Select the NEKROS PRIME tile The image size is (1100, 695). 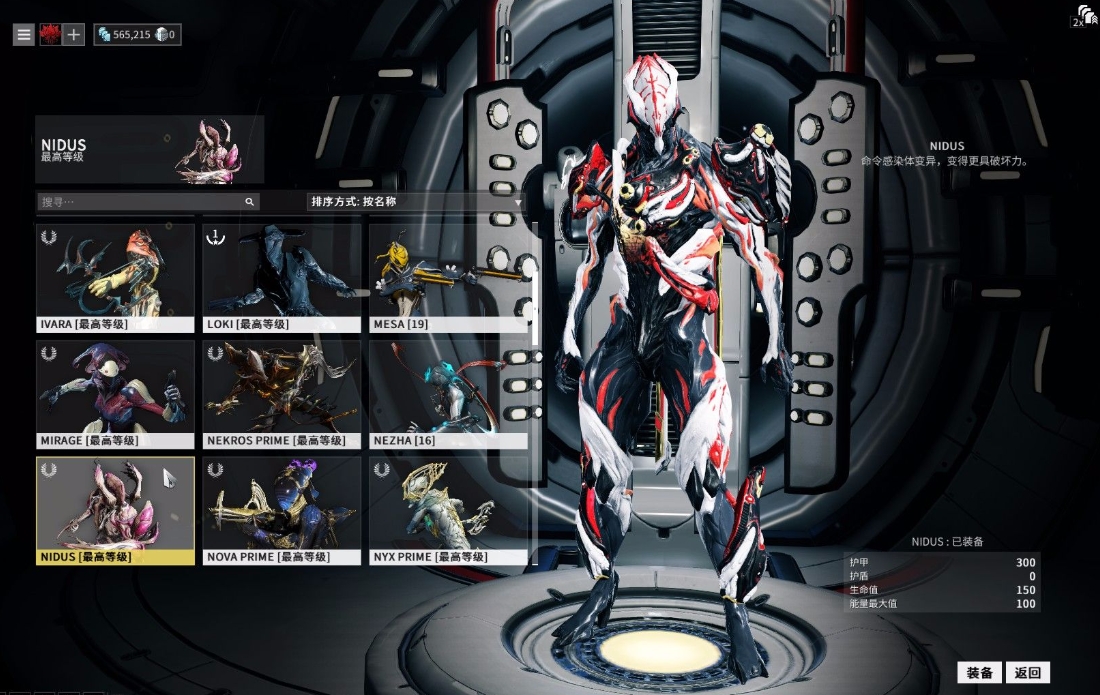tap(281, 393)
